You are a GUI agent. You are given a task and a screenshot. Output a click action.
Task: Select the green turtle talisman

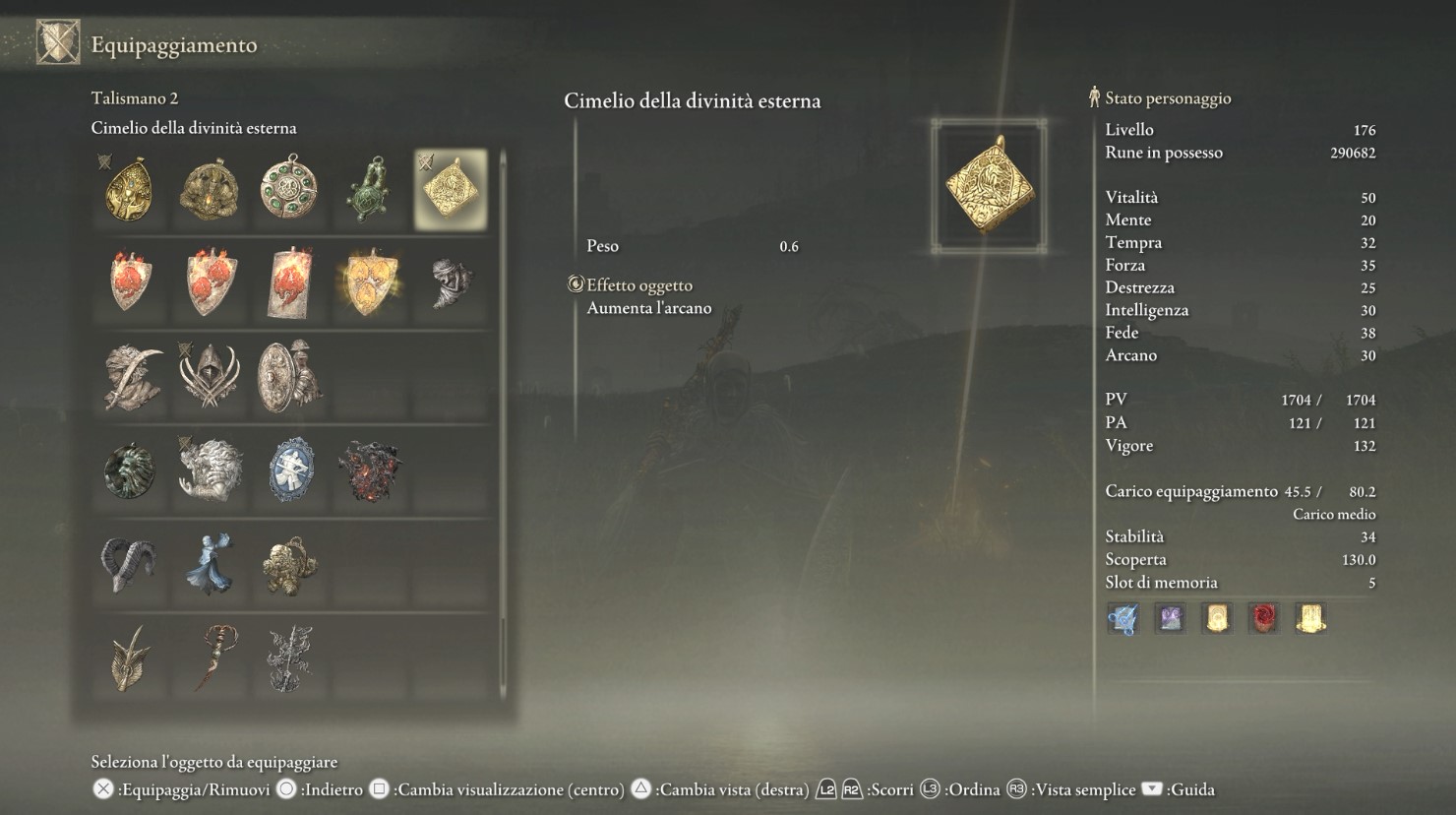[370, 189]
